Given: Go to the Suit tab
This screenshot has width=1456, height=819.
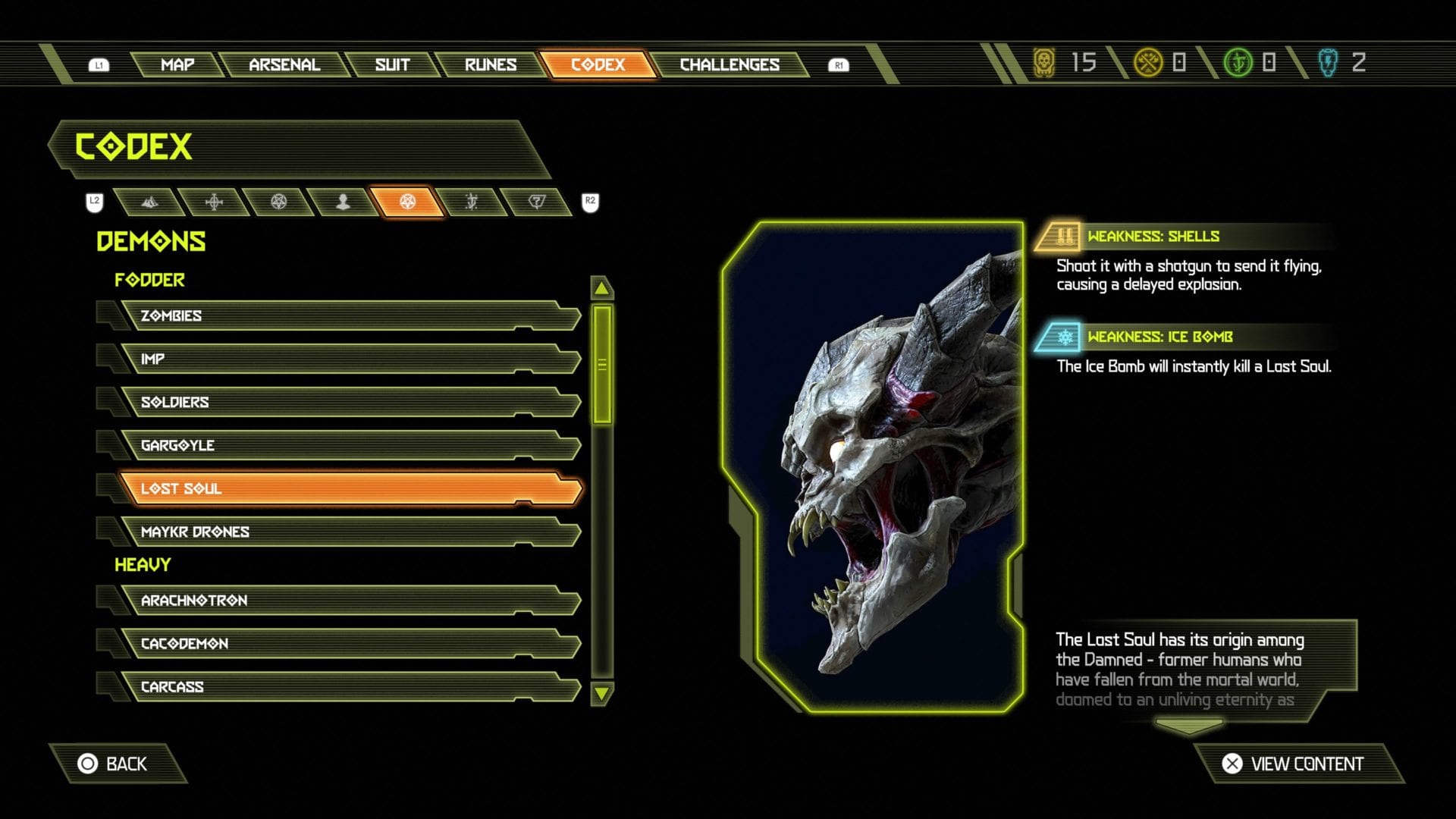Looking at the screenshot, I should (x=392, y=64).
